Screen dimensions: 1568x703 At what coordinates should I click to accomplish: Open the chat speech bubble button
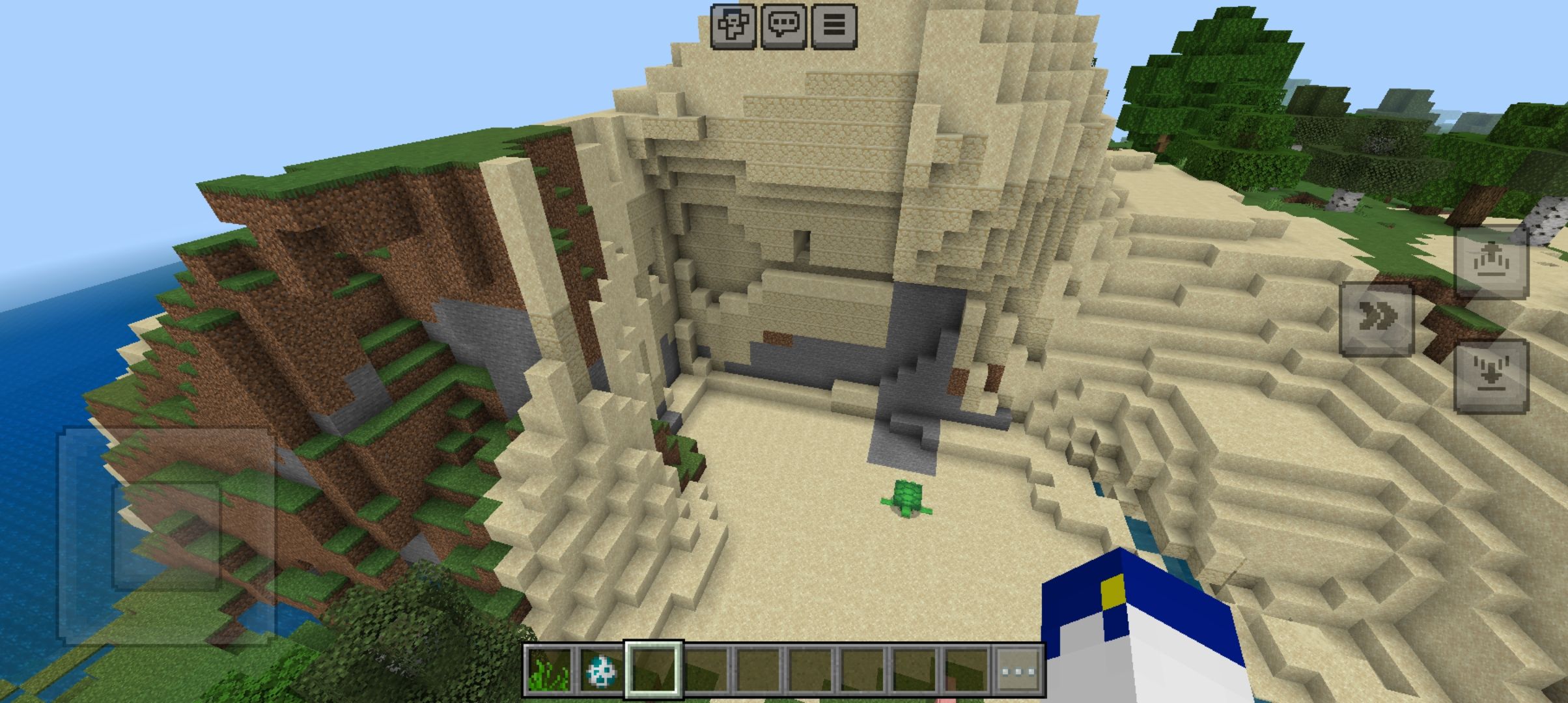click(783, 26)
